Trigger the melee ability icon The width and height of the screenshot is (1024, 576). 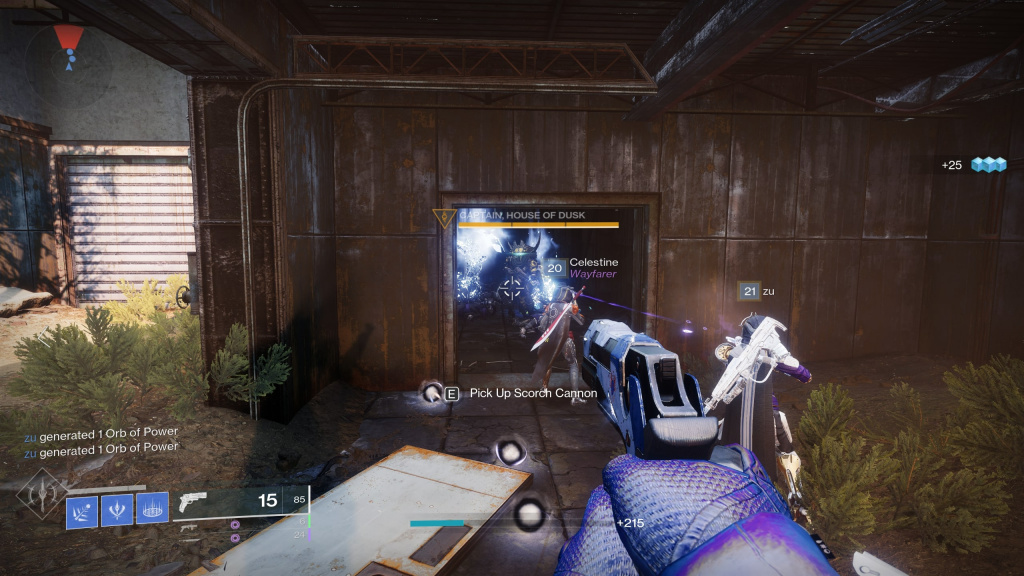click(117, 511)
